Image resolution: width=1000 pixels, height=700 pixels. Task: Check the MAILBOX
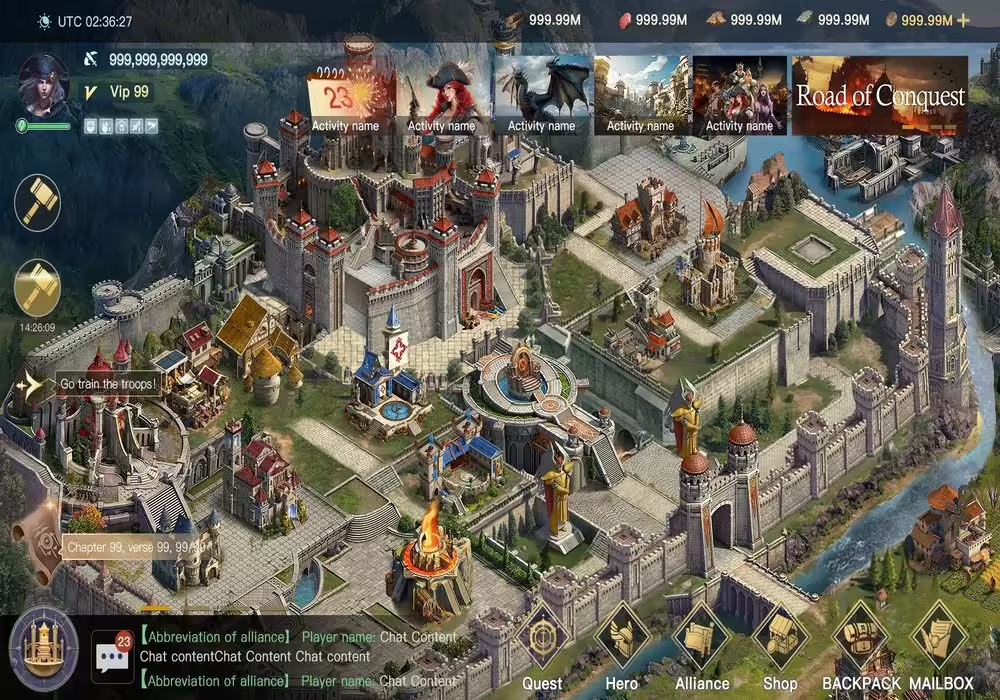coord(940,638)
